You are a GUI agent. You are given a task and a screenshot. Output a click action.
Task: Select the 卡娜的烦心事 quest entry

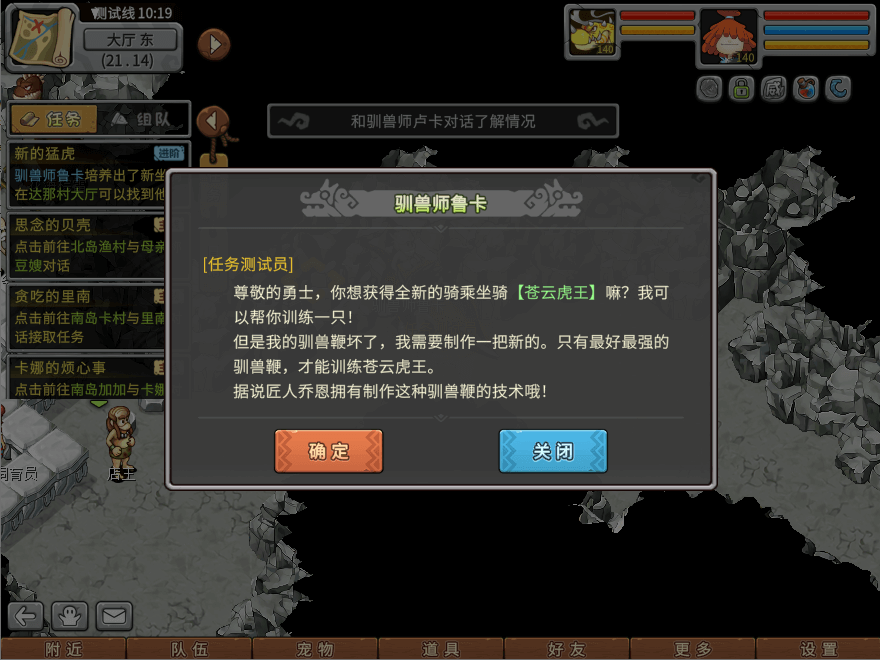coord(87,378)
